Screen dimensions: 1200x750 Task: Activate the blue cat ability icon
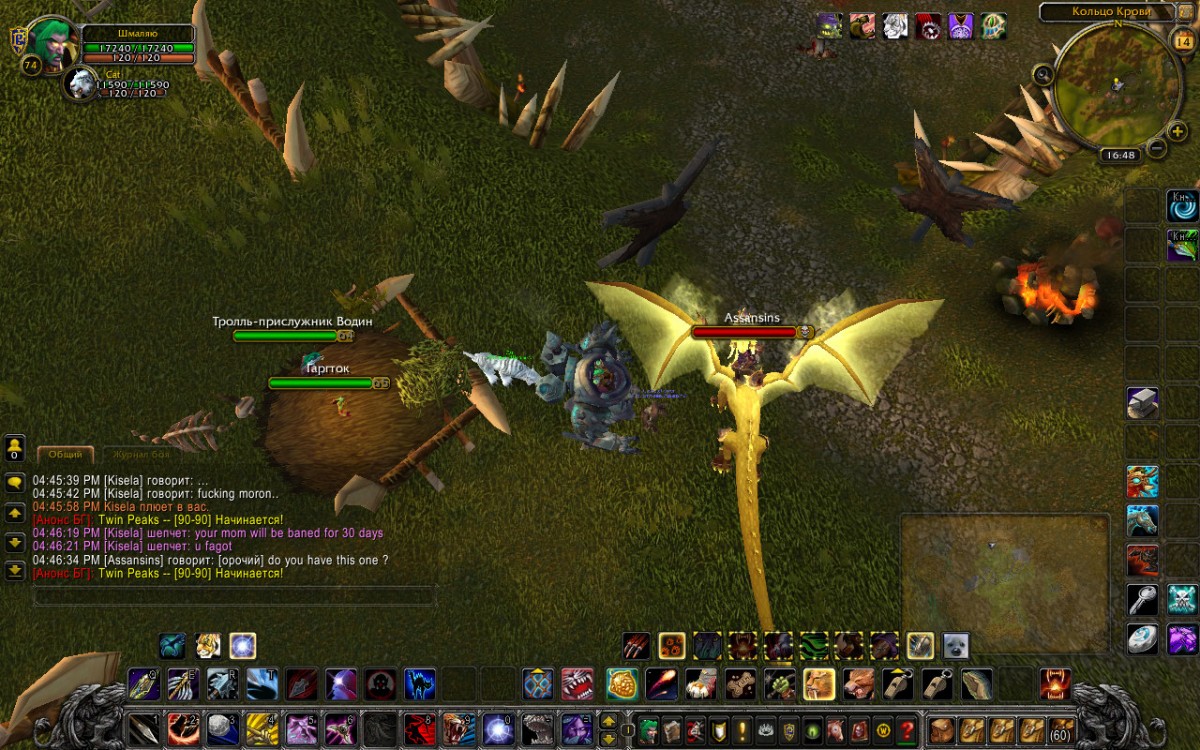click(420, 684)
